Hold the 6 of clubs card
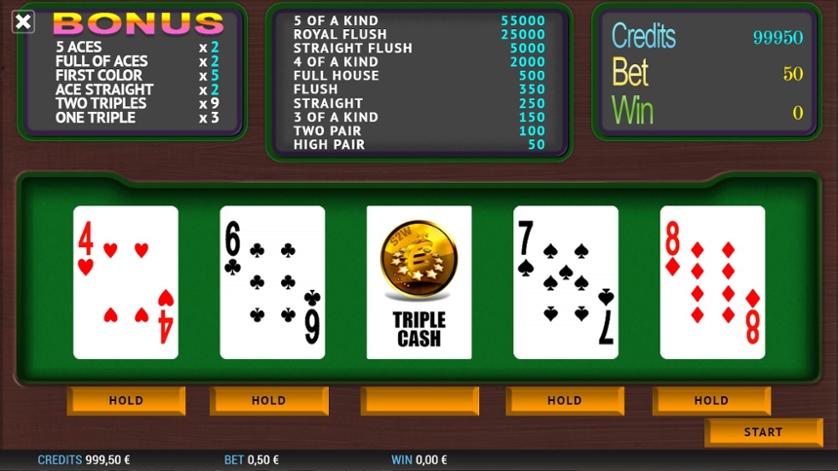 (269, 400)
